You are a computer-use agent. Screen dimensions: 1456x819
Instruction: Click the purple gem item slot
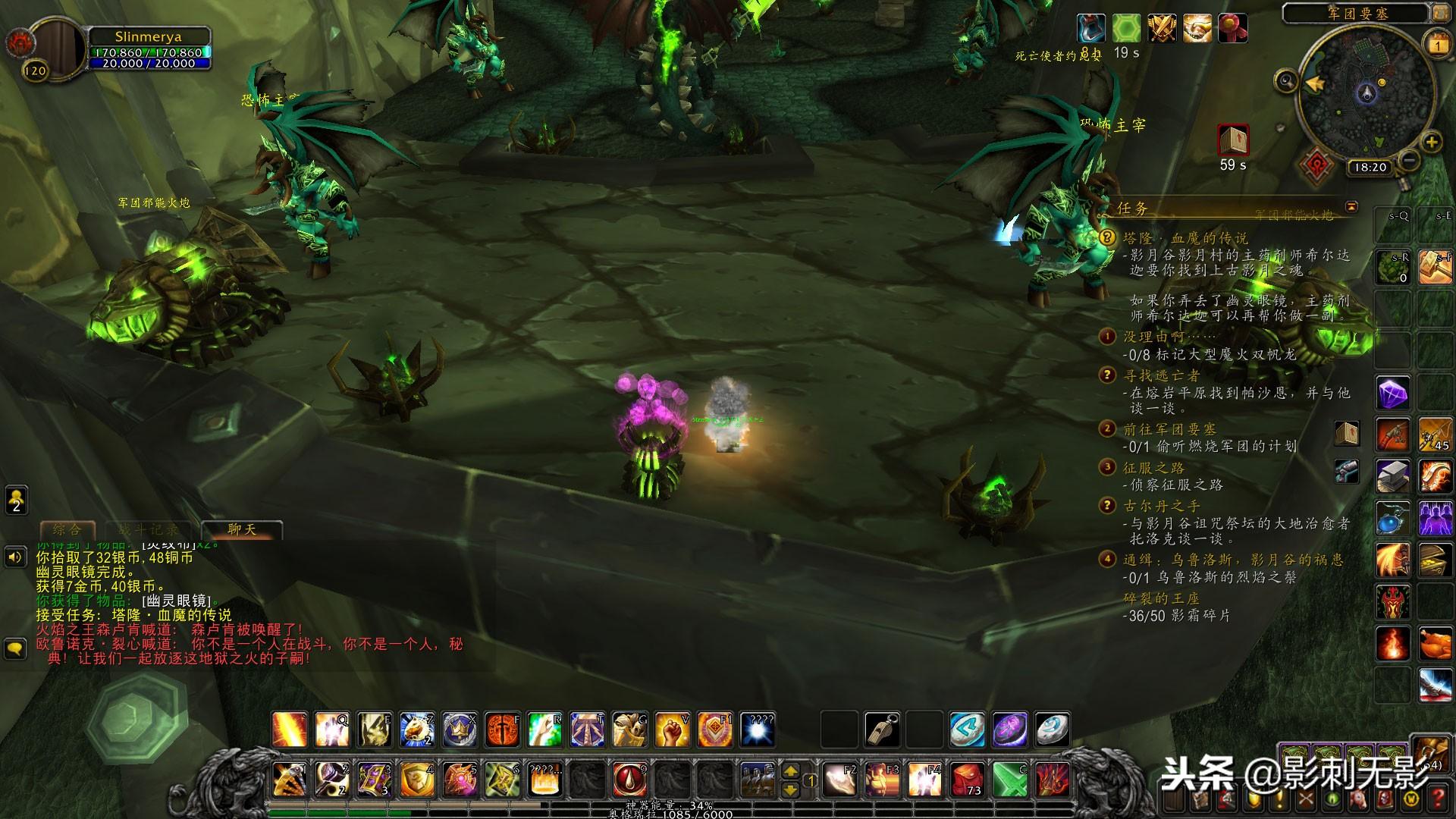(1392, 394)
